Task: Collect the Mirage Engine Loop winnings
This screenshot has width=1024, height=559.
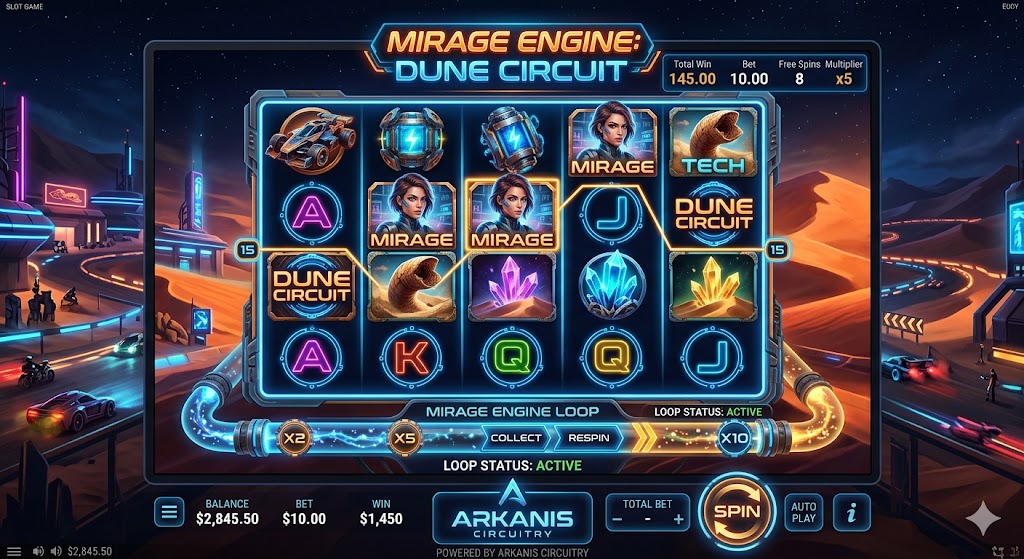Action: coord(516,438)
